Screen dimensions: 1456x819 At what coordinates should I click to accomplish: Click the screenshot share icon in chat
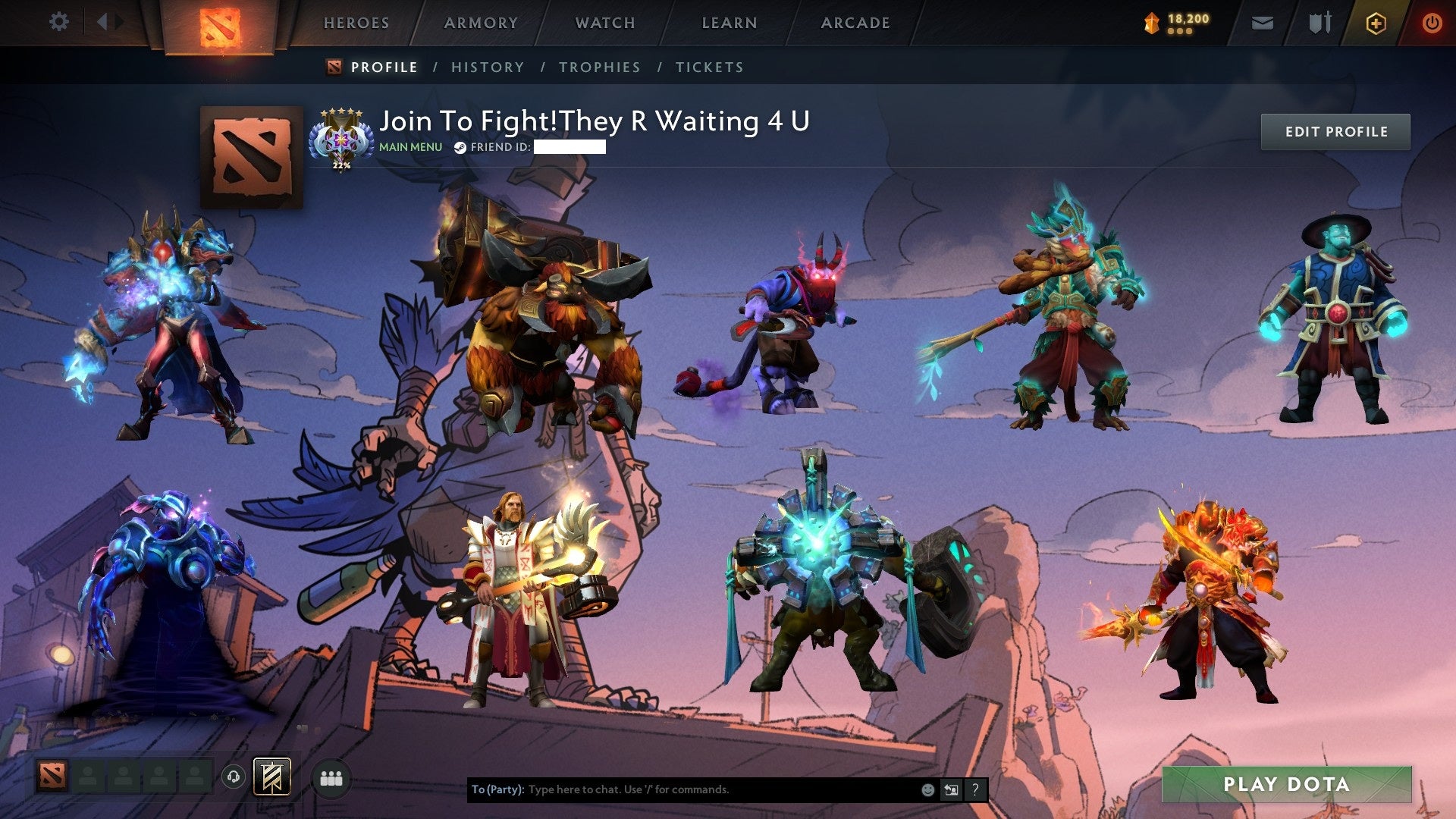pos(951,789)
